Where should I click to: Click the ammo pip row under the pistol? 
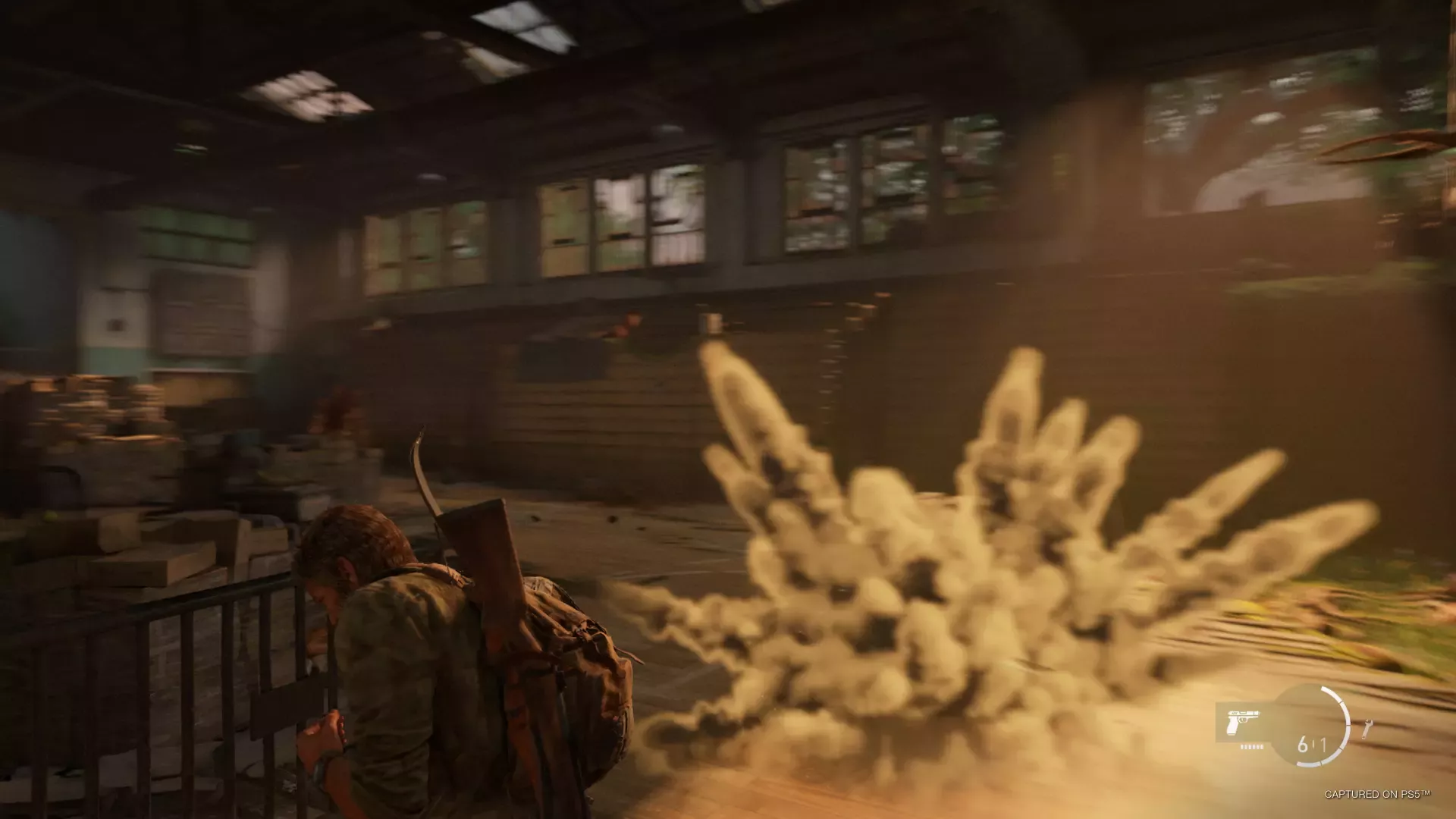tap(1251, 747)
